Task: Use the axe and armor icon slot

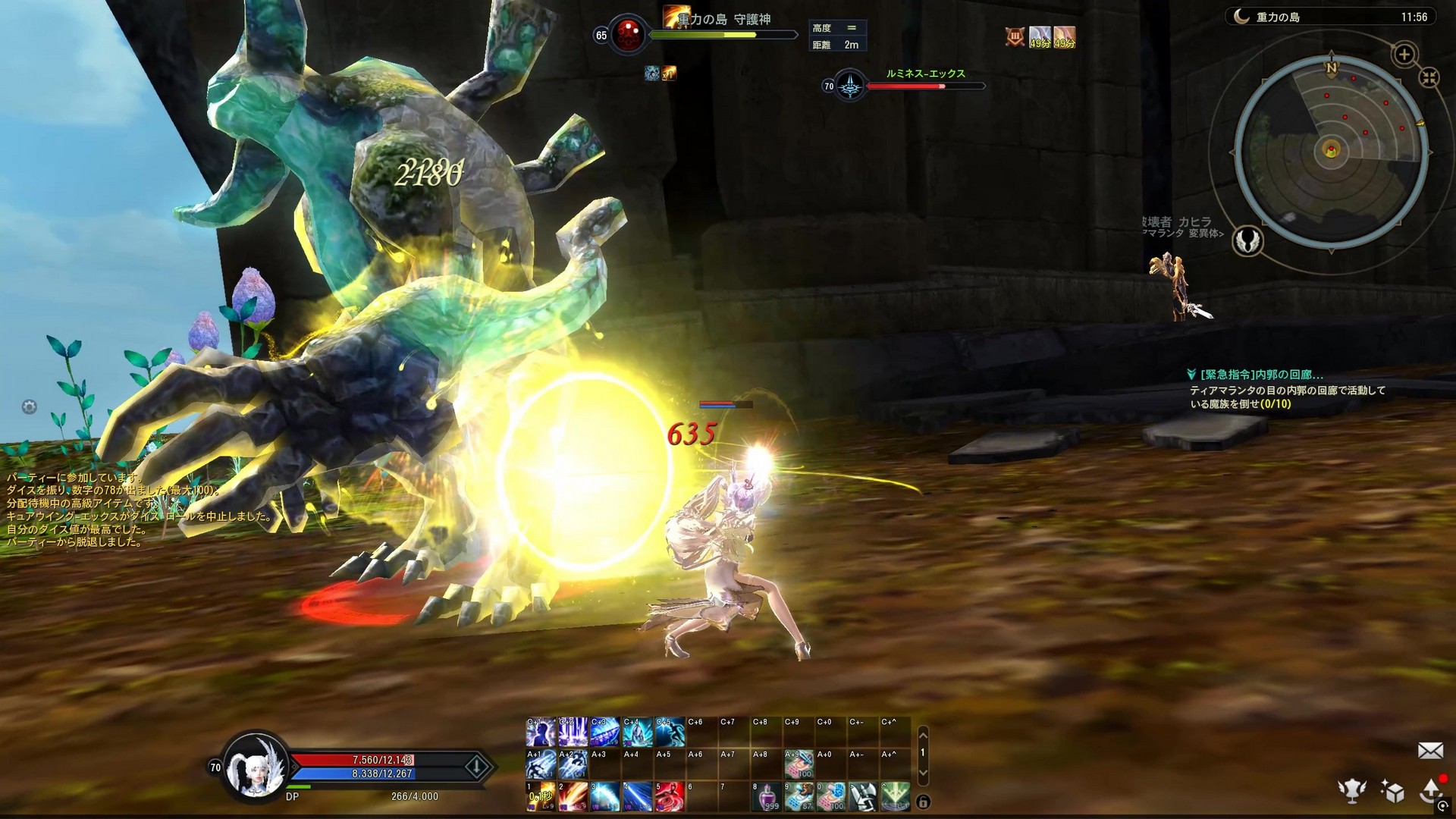Action: (x=863, y=796)
